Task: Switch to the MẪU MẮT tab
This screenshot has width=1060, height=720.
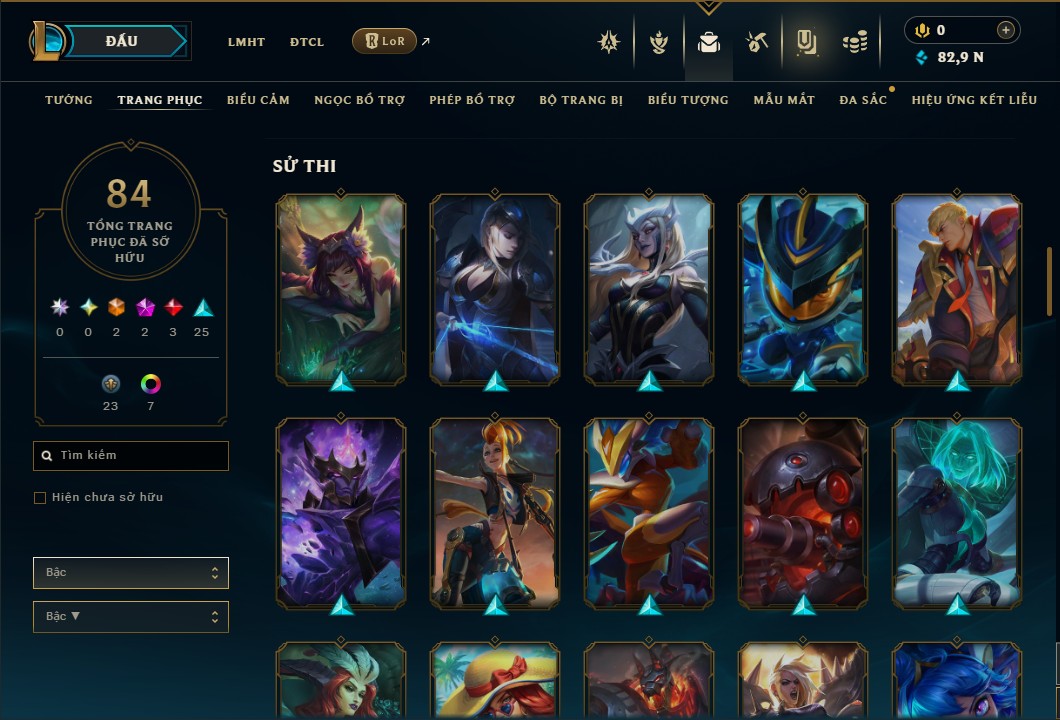Action: coord(784,100)
